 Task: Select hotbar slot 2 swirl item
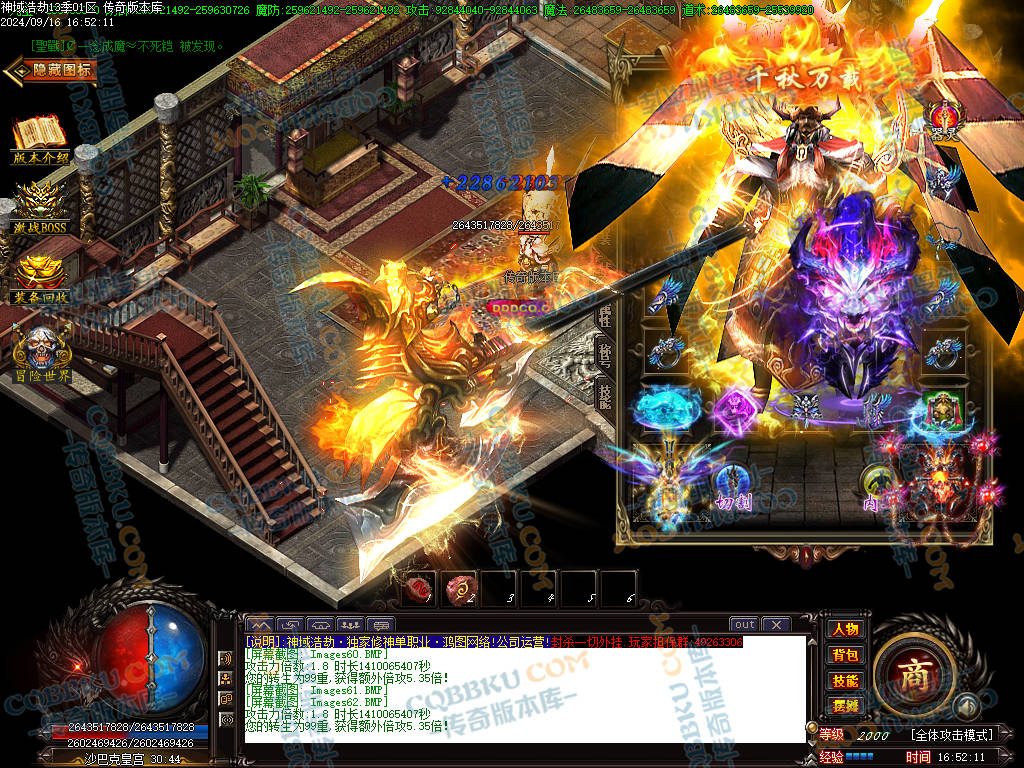pos(461,588)
